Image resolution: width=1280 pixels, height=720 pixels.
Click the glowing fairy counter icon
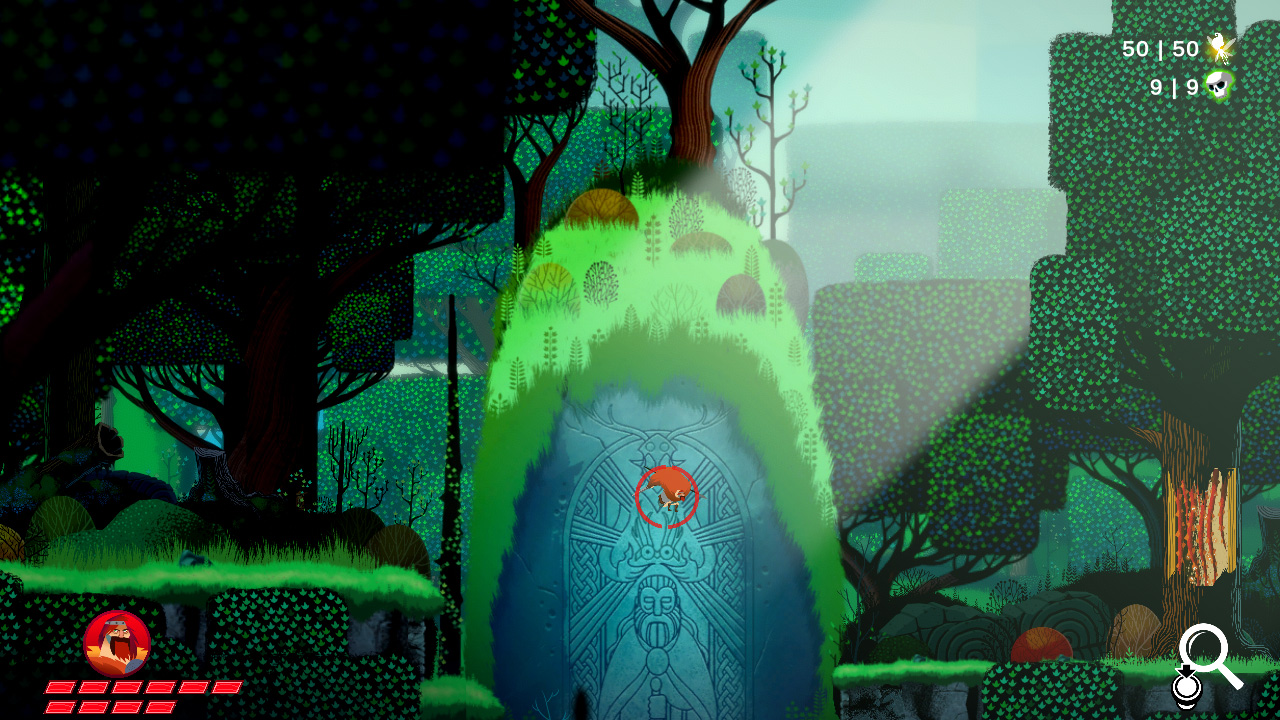pyautogui.click(x=1220, y=48)
